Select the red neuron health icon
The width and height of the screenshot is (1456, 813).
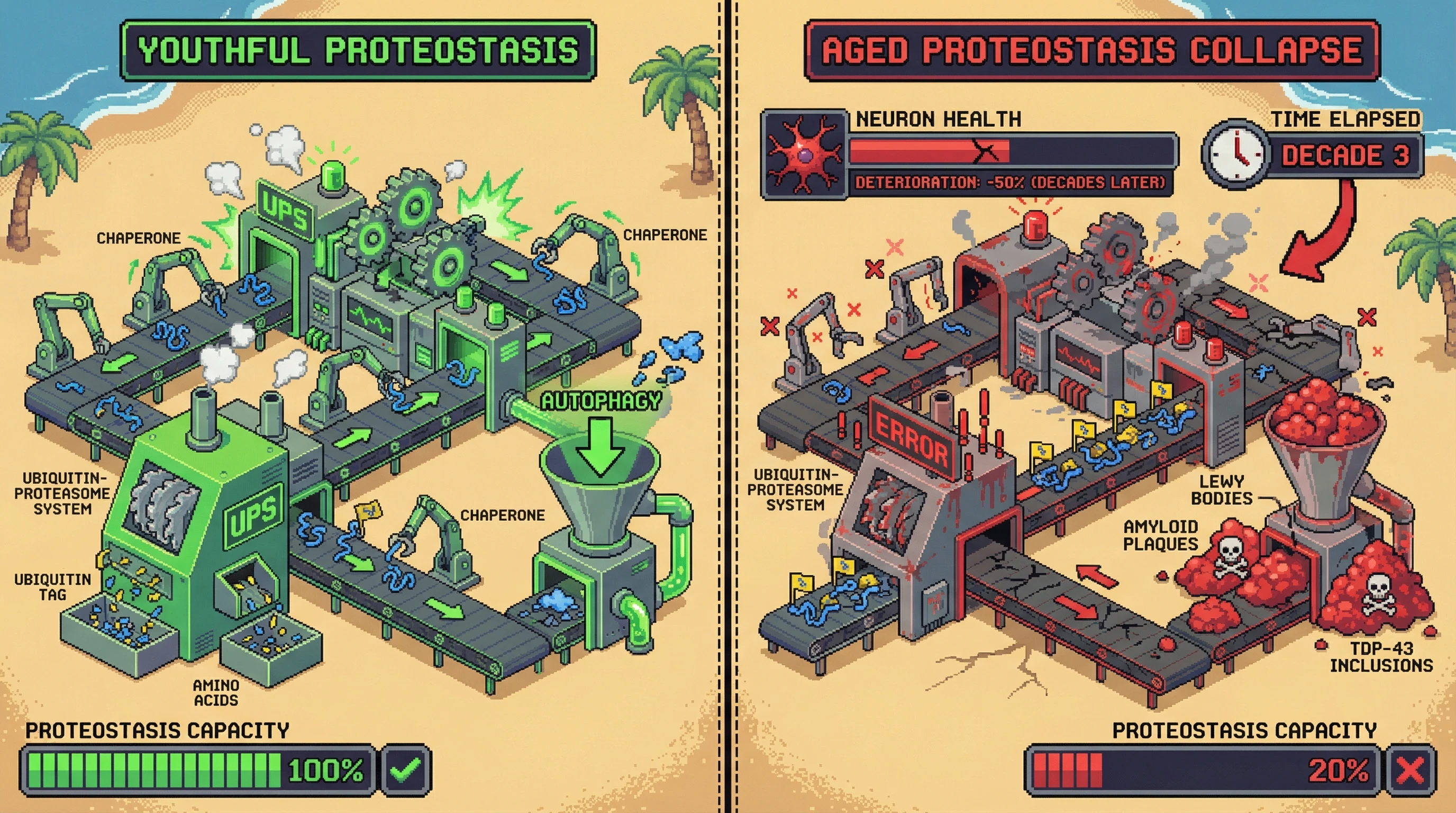coord(804,155)
